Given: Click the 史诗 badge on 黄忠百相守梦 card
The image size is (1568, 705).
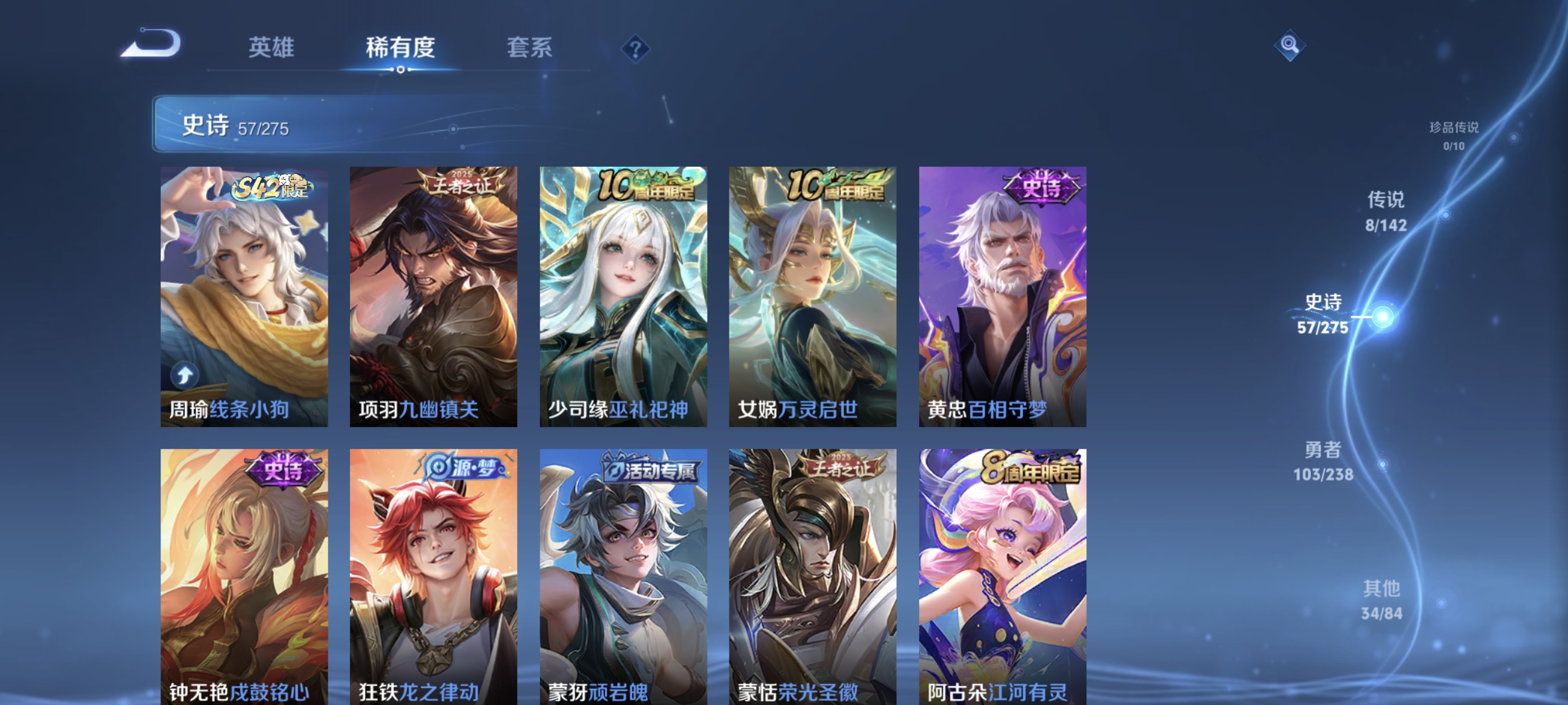Looking at the screenshot, I should [1044, 190].
